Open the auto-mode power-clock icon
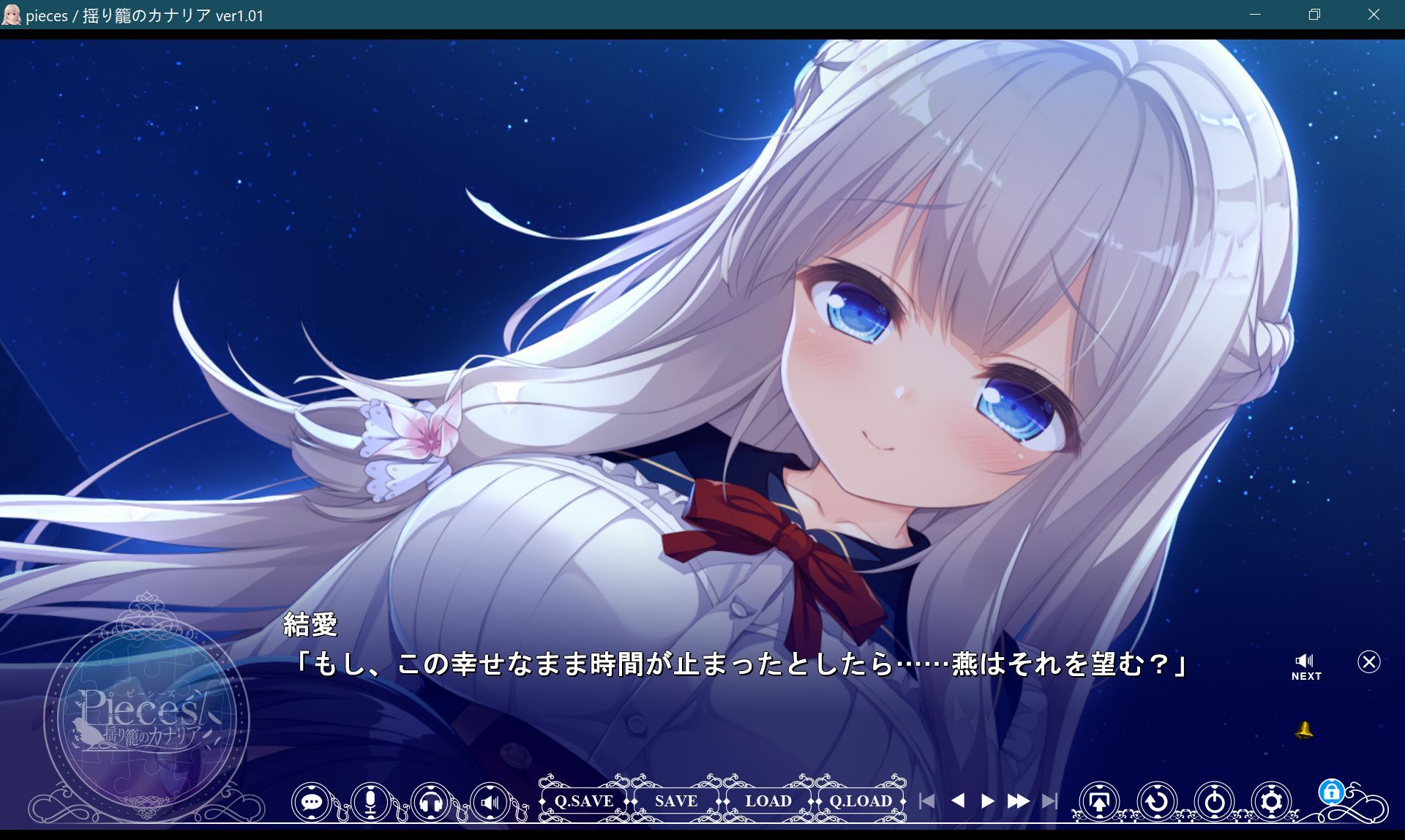 pos(1215,802)
